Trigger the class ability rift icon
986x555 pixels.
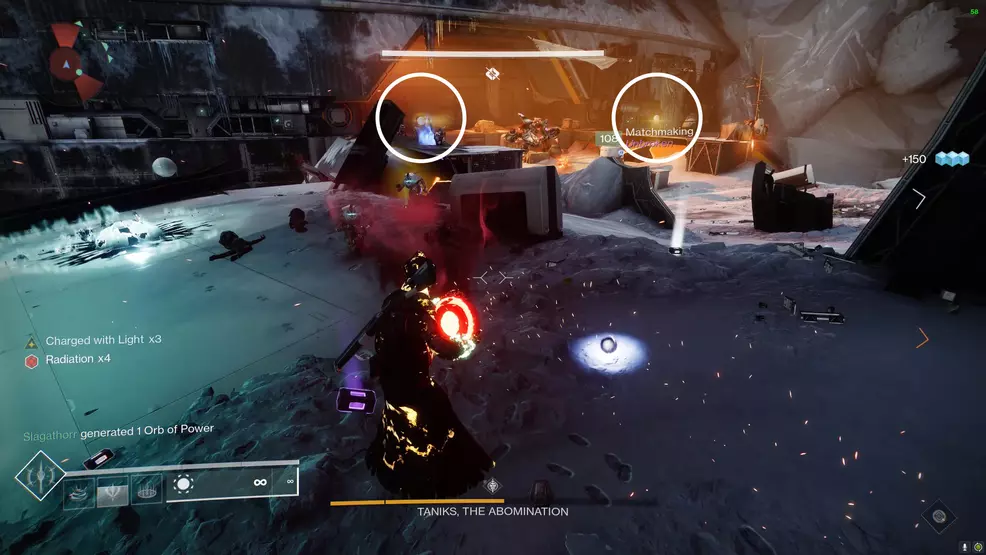point(146,489)
